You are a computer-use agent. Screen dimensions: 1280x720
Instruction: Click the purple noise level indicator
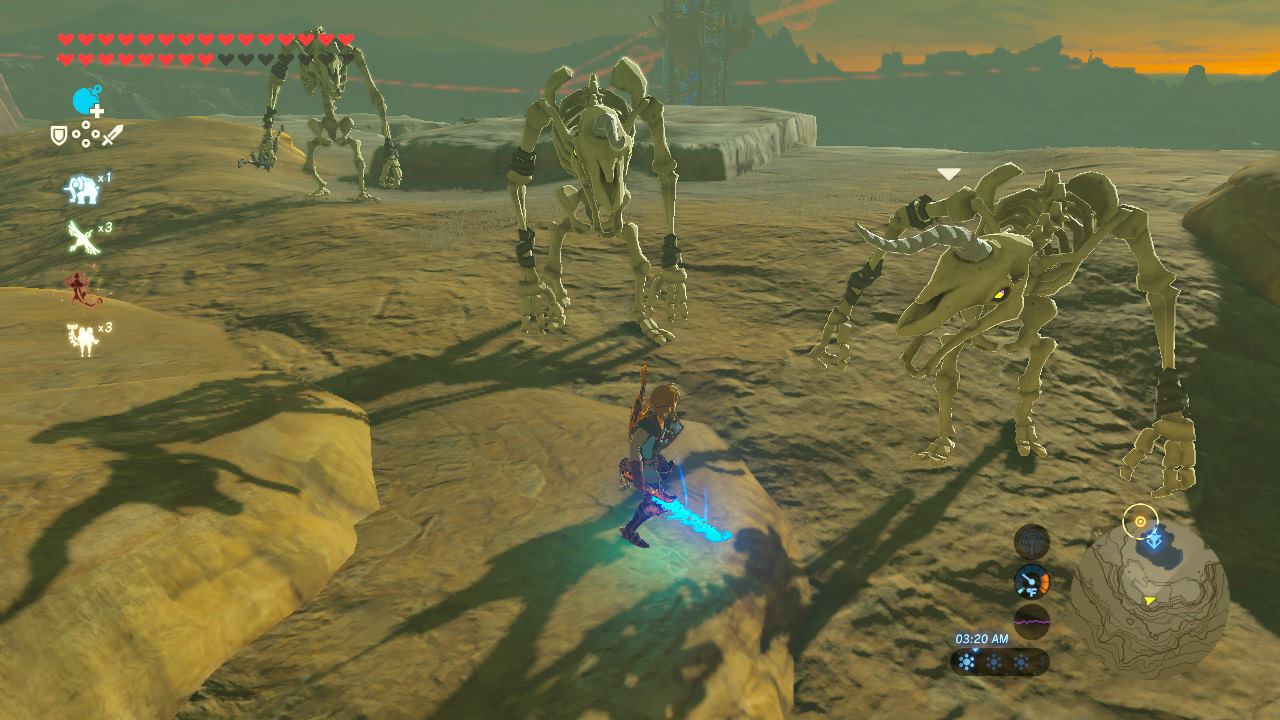click(1031, 621)
